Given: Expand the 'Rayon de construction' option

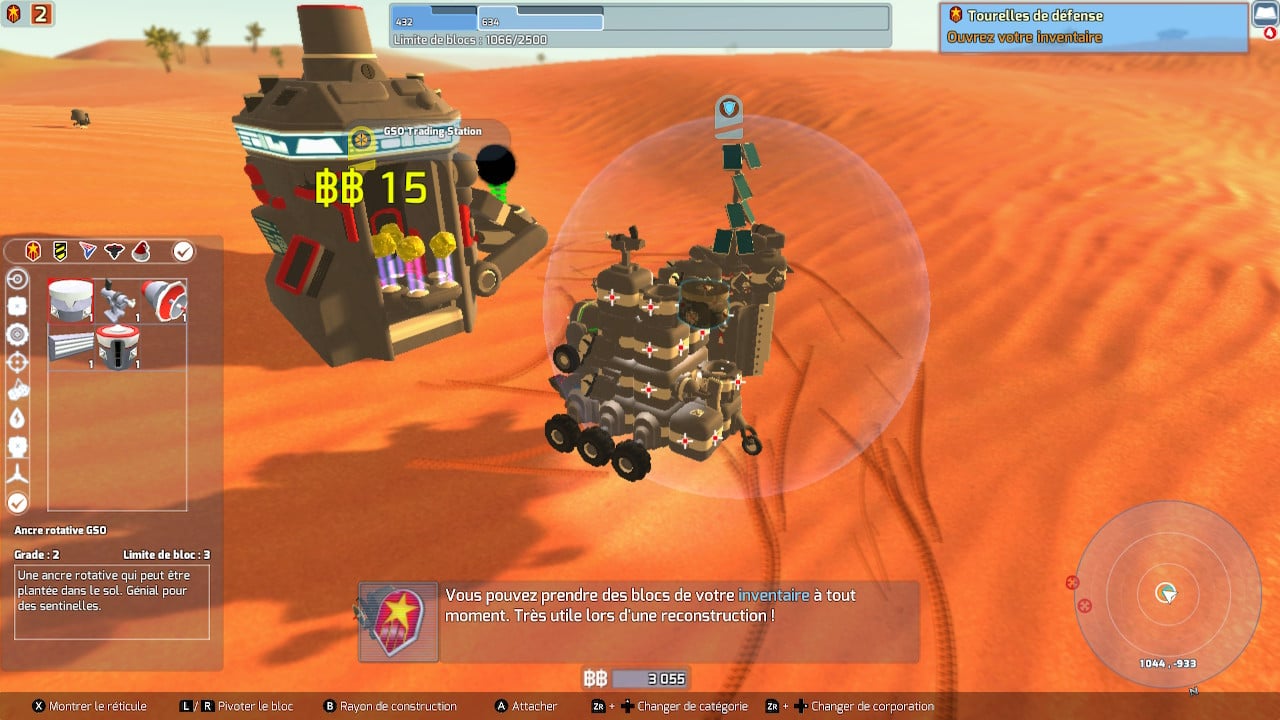Looking at the screenshot, I should click(392, 706).
